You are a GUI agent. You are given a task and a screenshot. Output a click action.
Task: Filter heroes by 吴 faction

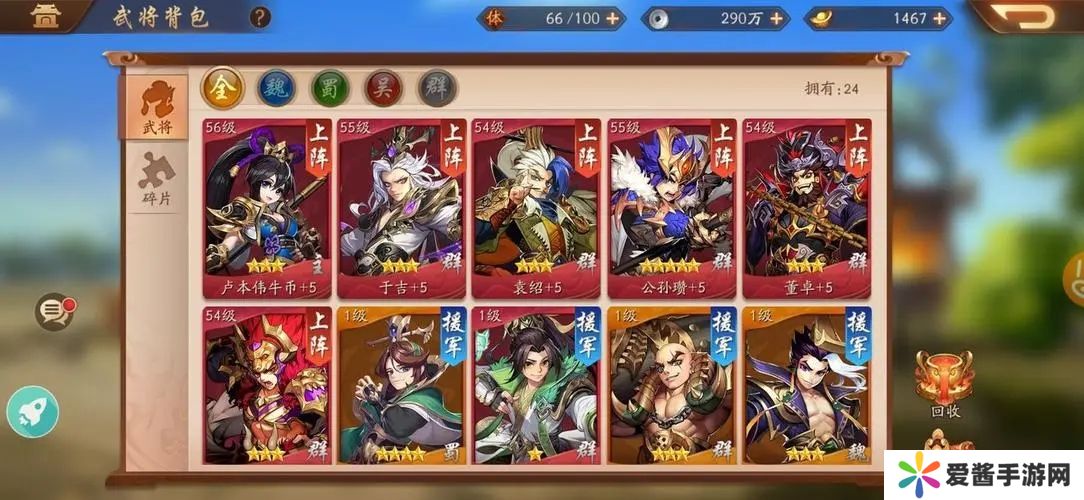(x=383, y=88)
